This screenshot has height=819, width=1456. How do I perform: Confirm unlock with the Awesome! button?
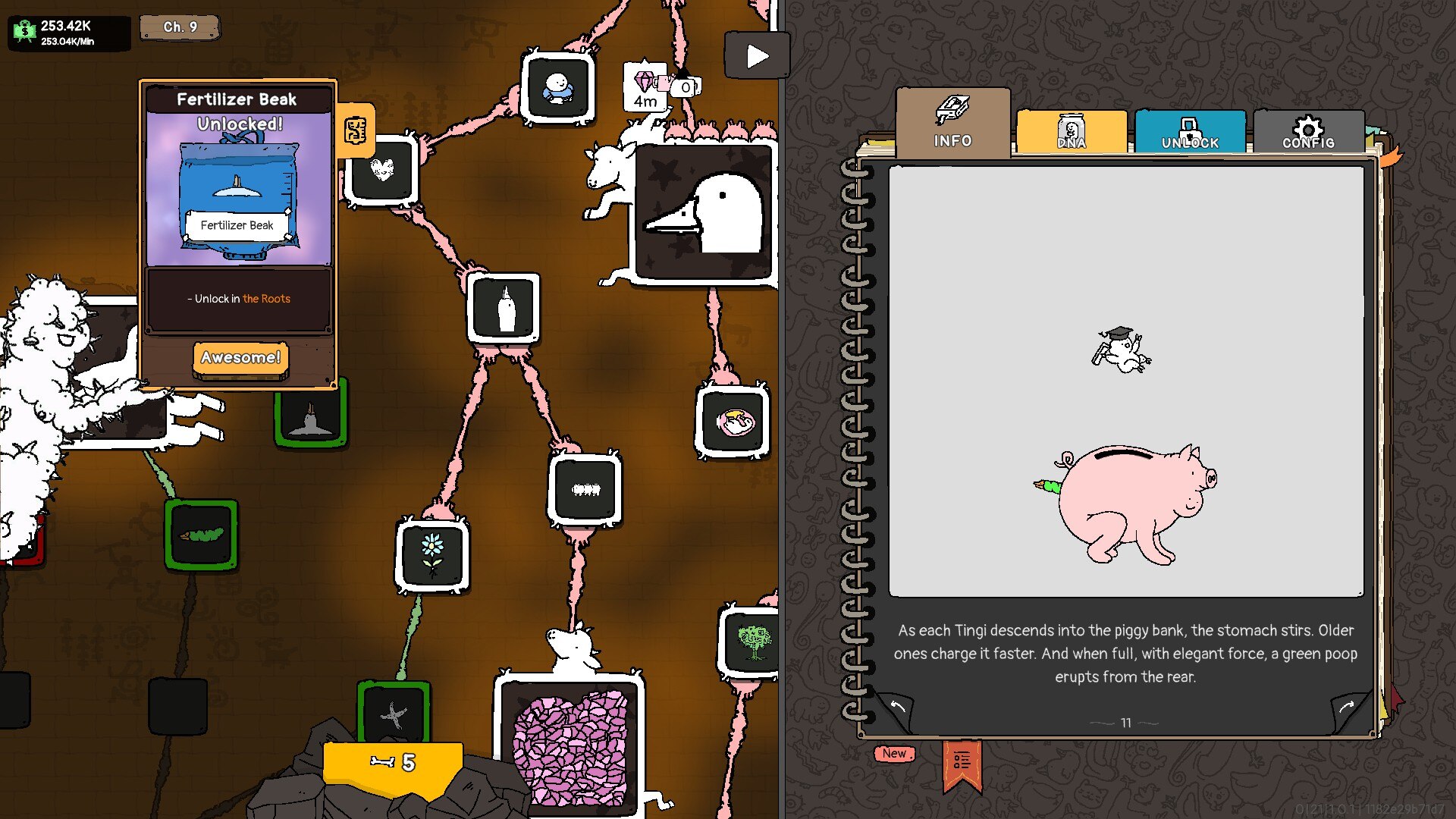[x=240, y=357]
